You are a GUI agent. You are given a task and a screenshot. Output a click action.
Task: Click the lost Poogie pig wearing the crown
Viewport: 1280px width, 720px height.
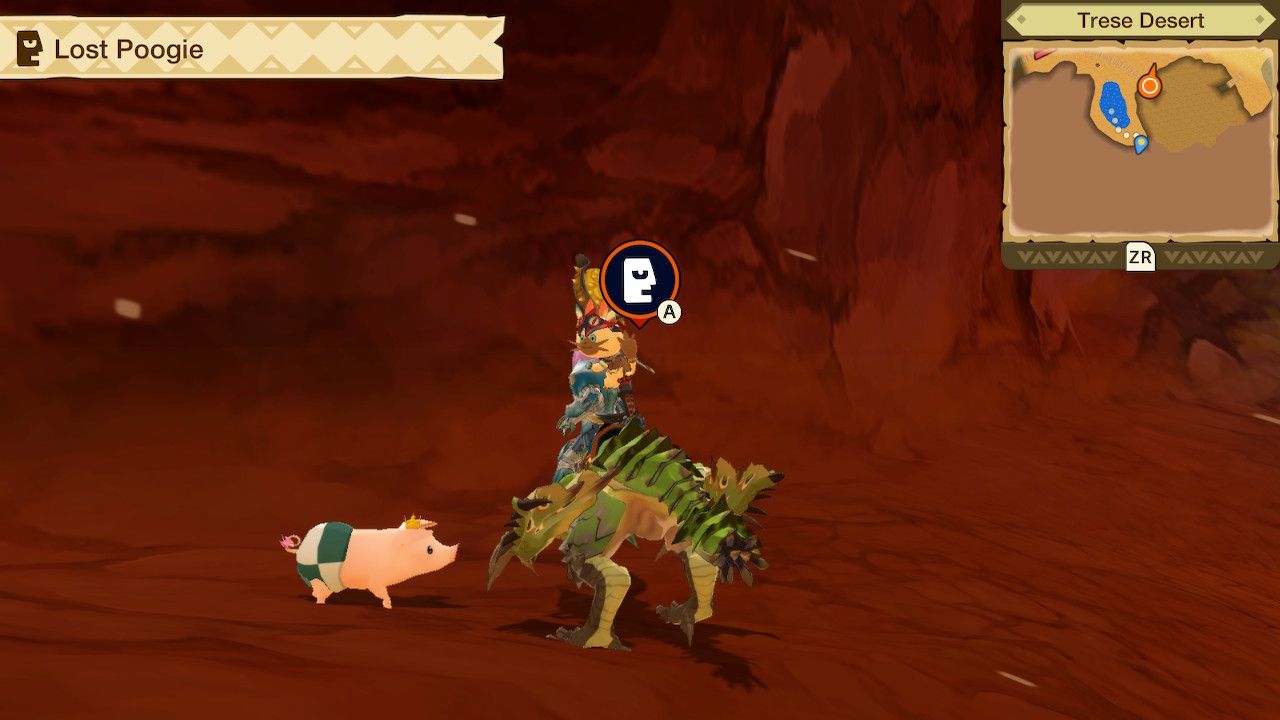pos(370,560)
